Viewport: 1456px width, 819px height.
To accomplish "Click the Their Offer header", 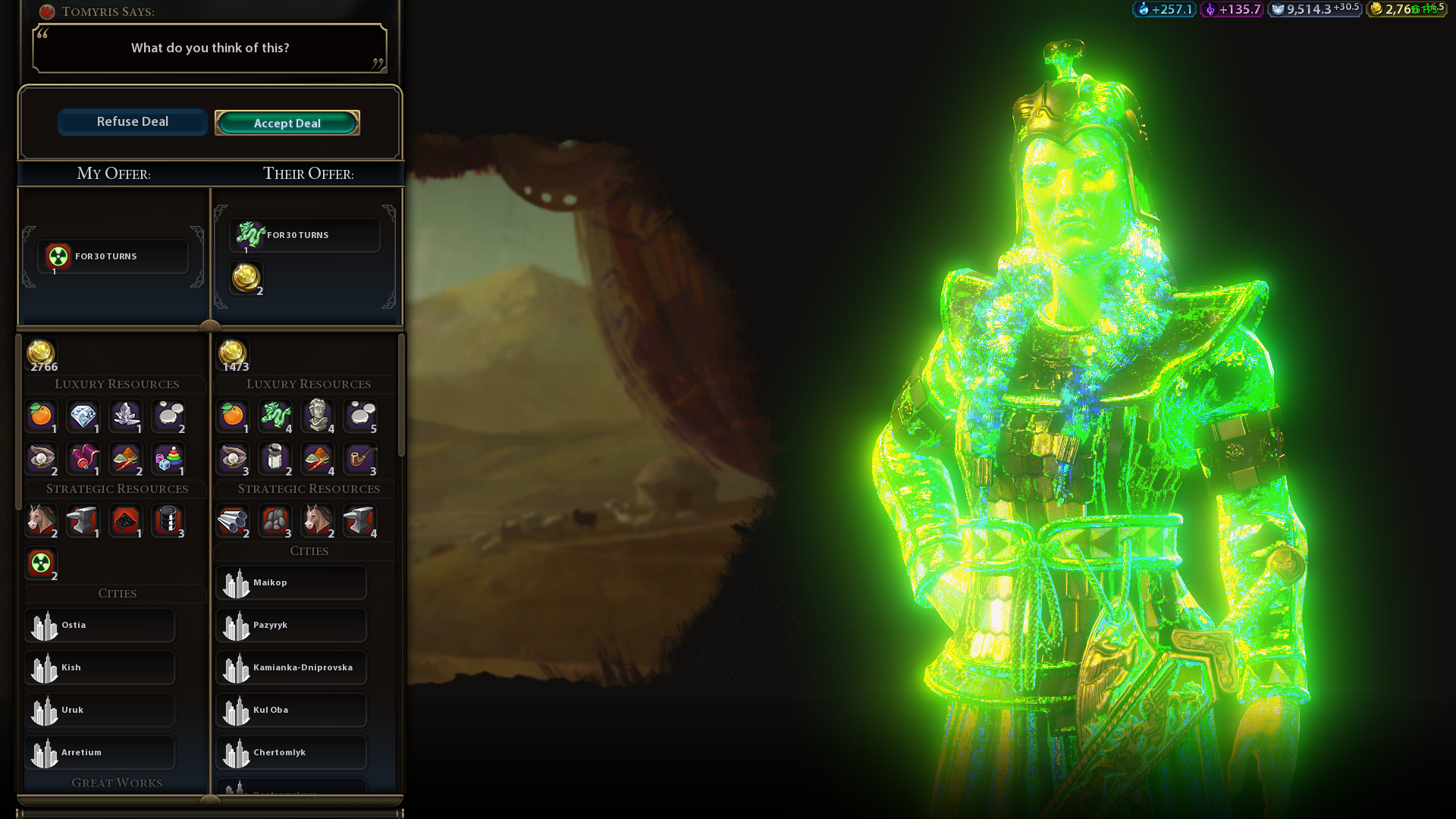I will pos(308,174).
